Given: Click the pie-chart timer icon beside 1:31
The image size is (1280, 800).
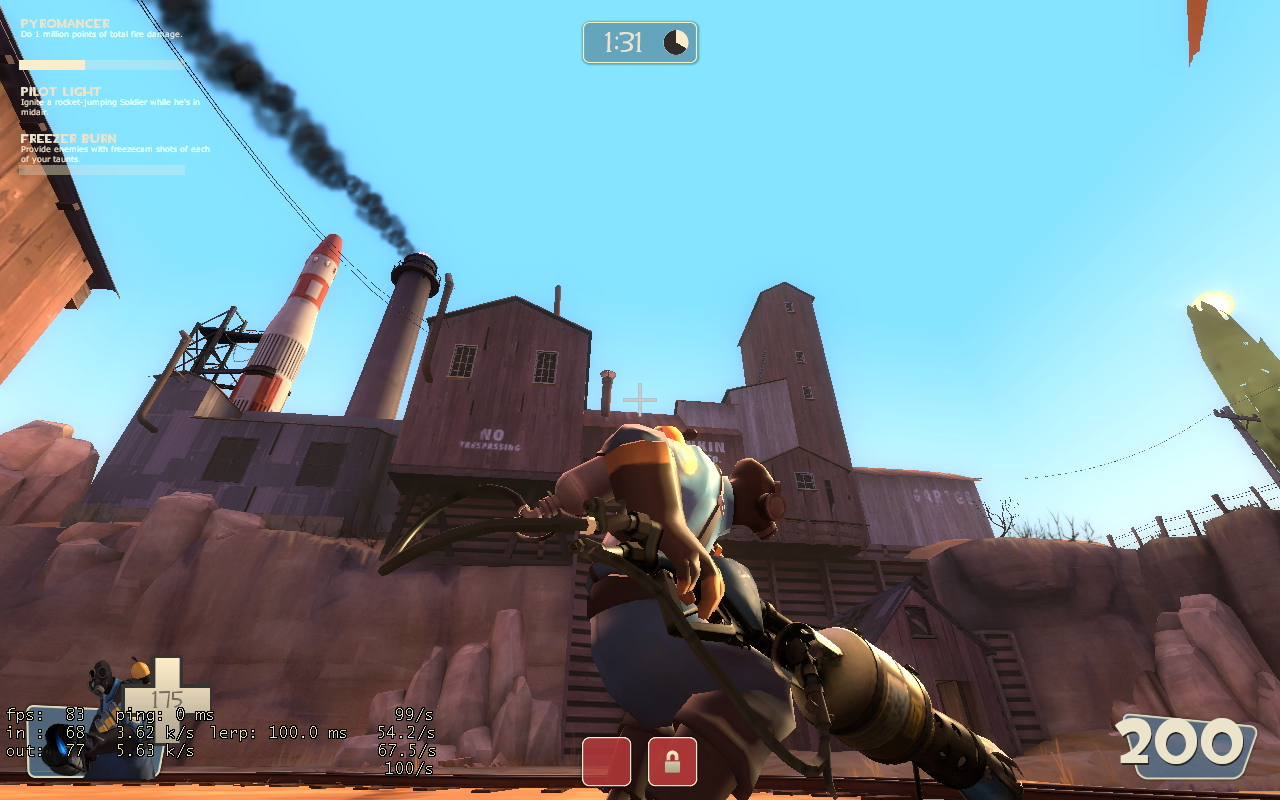Looking at the screenshot, I should click(678, 43).
